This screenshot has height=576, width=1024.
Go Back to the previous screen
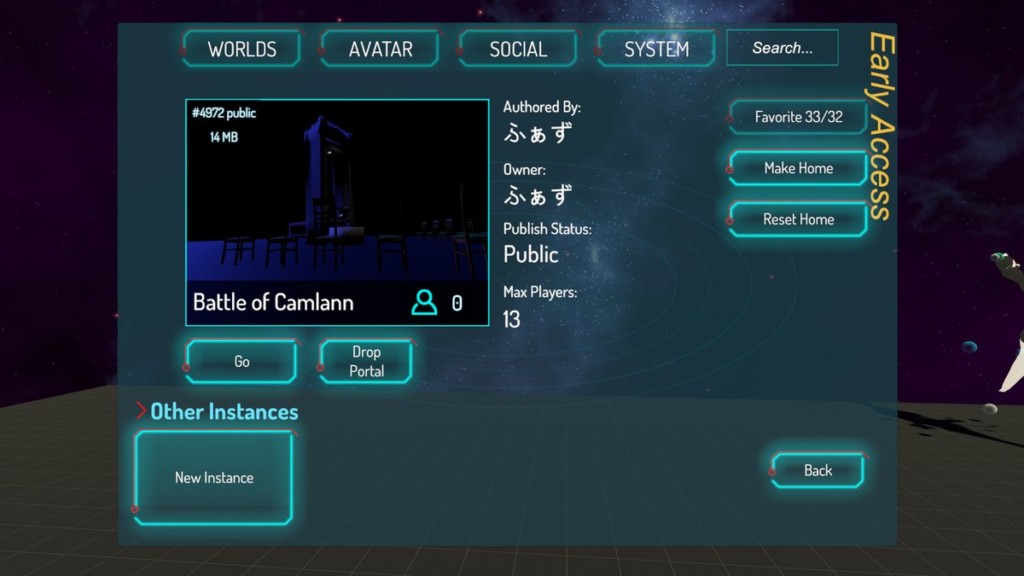[817, 470]
